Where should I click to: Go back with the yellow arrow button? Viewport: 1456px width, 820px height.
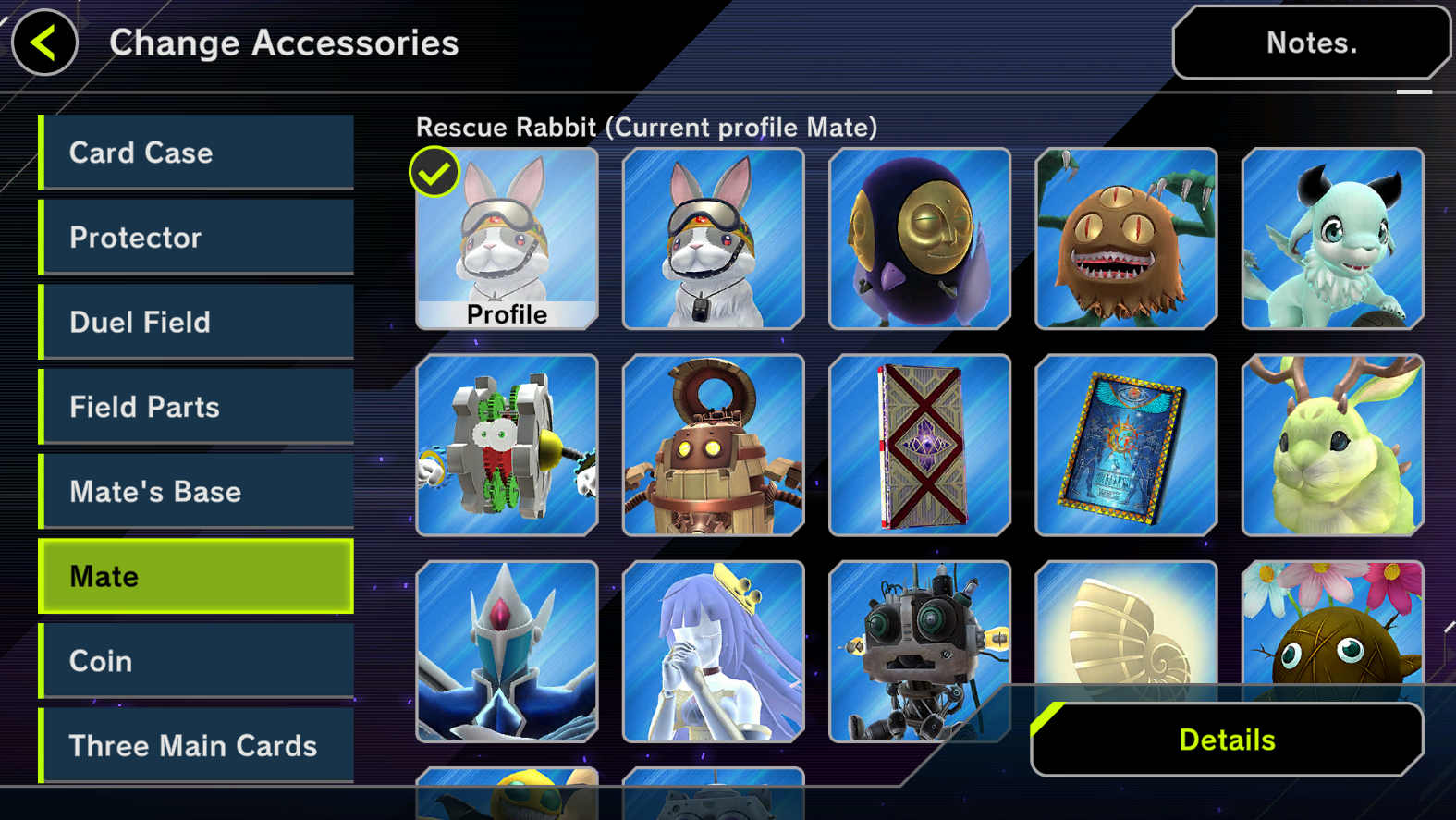coord(43,43)
